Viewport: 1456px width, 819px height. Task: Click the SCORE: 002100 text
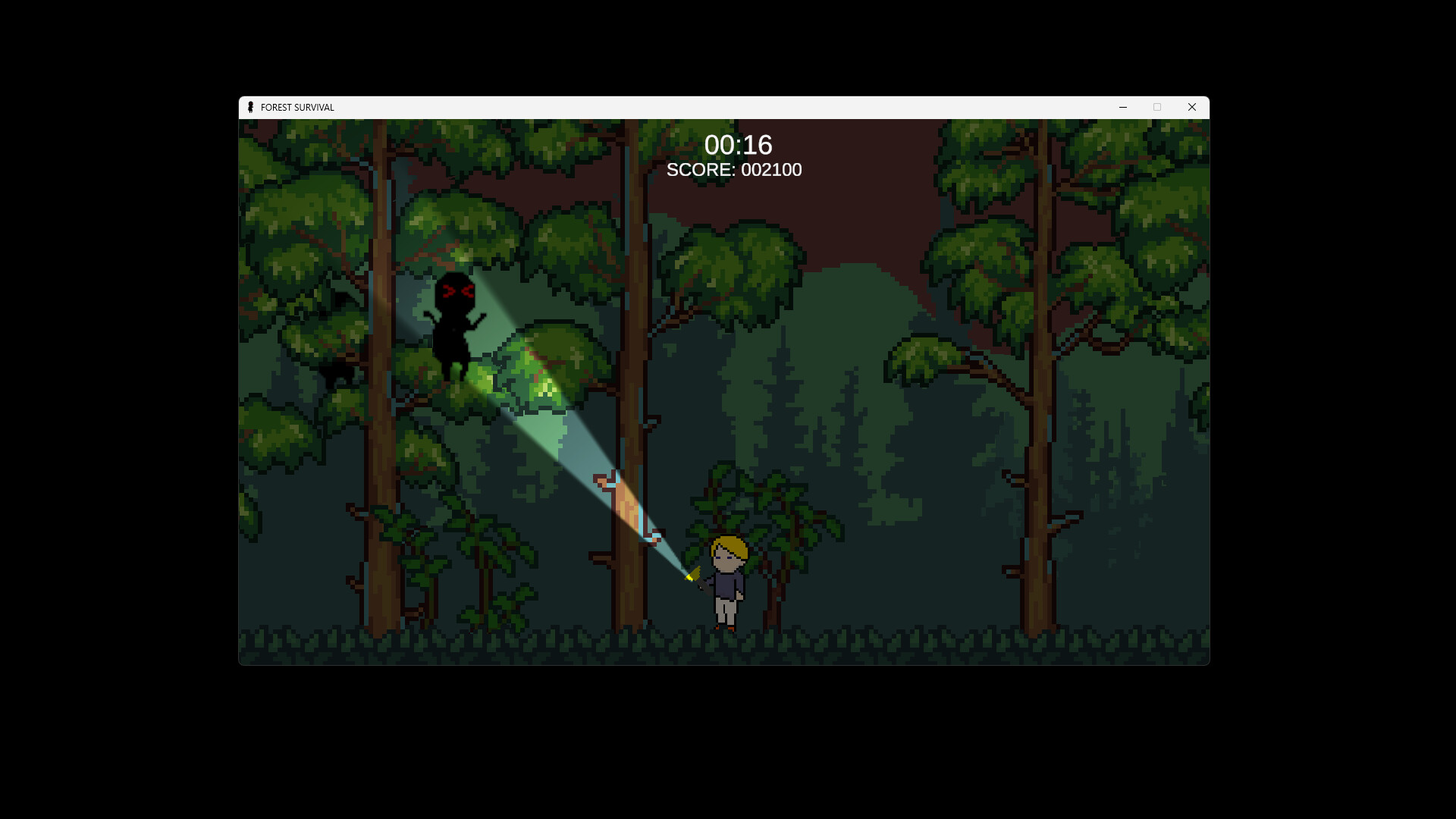tap(733, 170)
